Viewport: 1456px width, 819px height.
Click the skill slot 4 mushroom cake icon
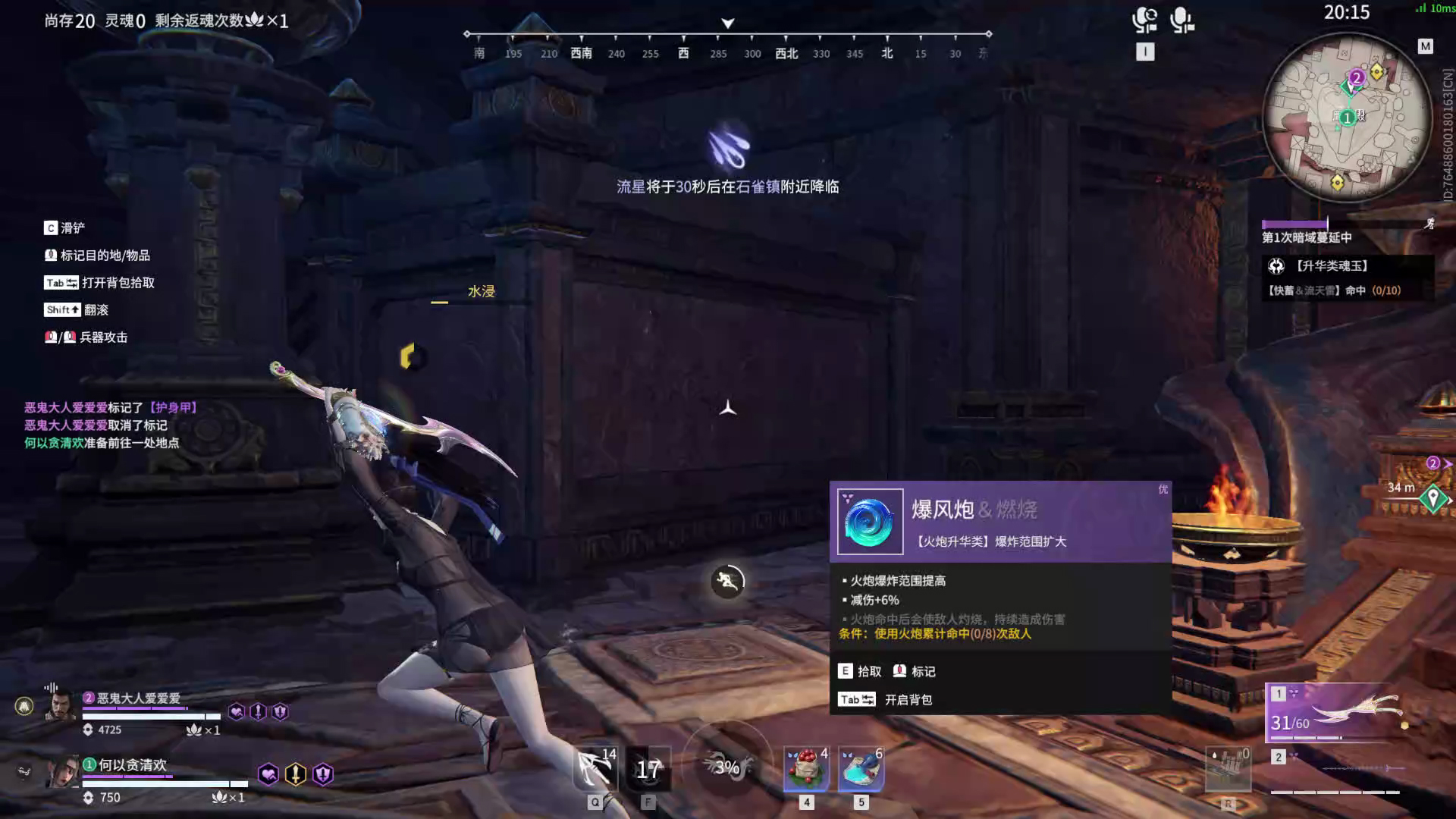pyautogui.click(x=805, y=768)
